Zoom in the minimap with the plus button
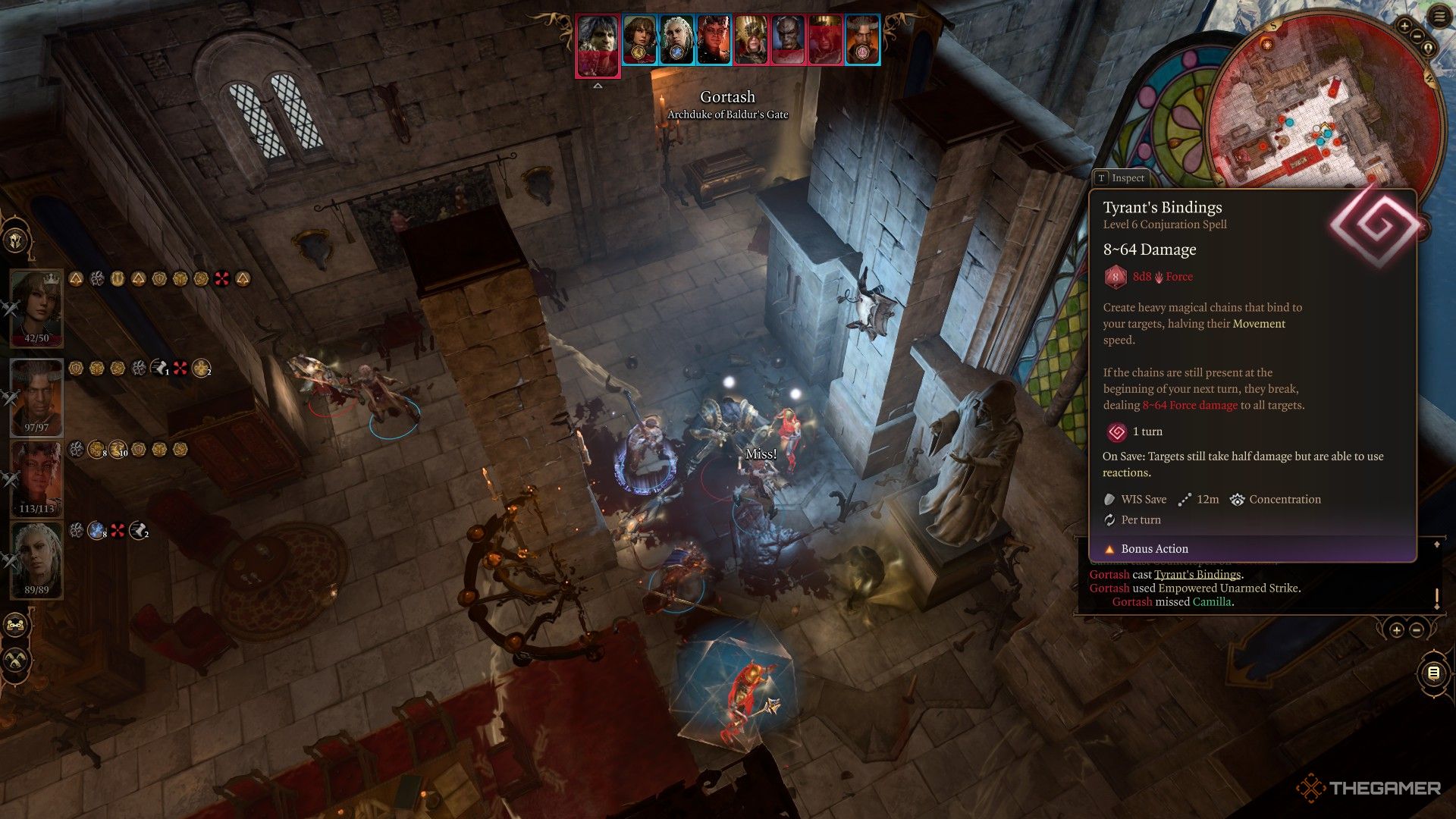 (x=1404, y=27)
